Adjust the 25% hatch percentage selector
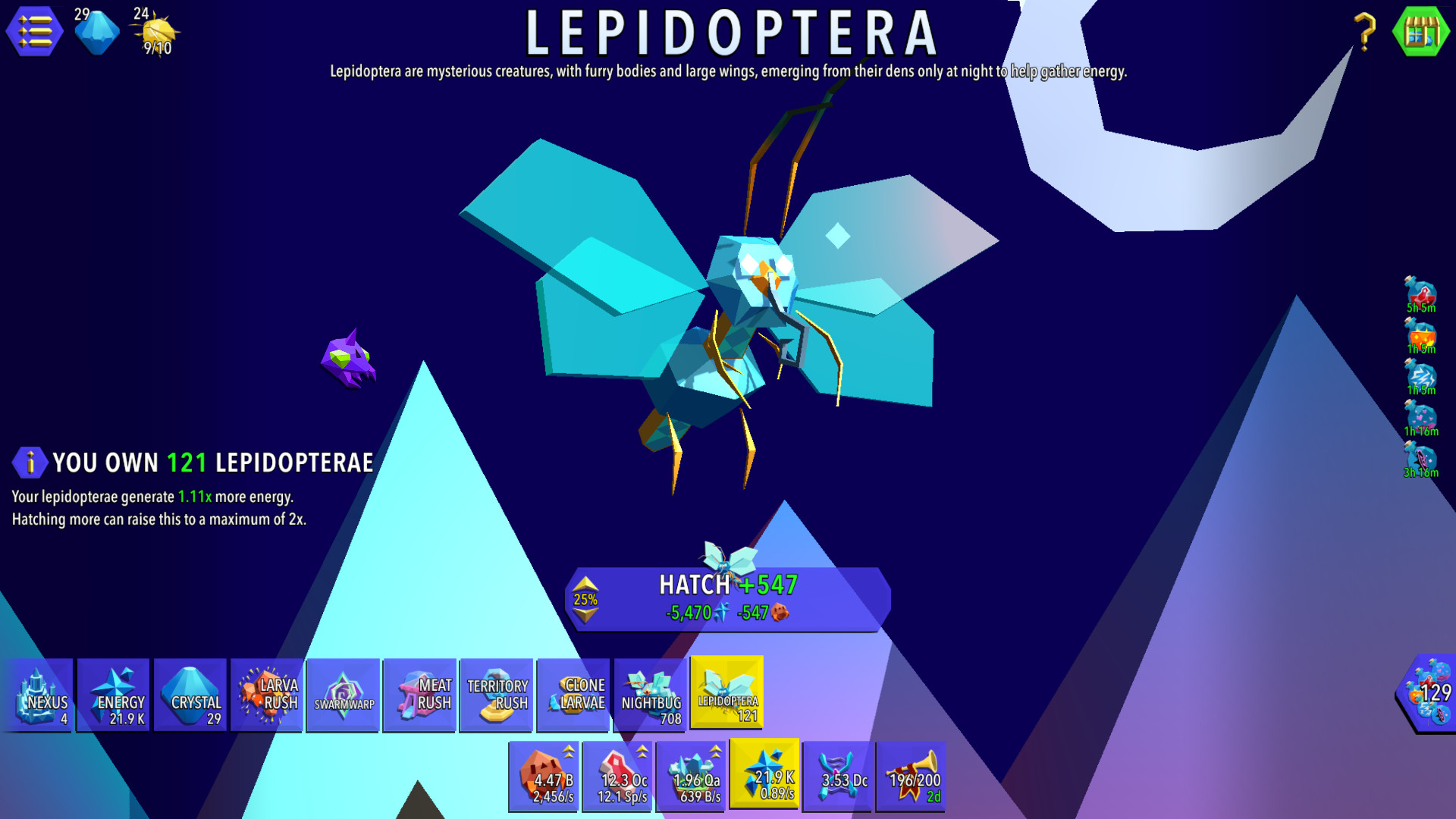The height and width of the screenshot is (819, 1456). [x=585, y=600]
